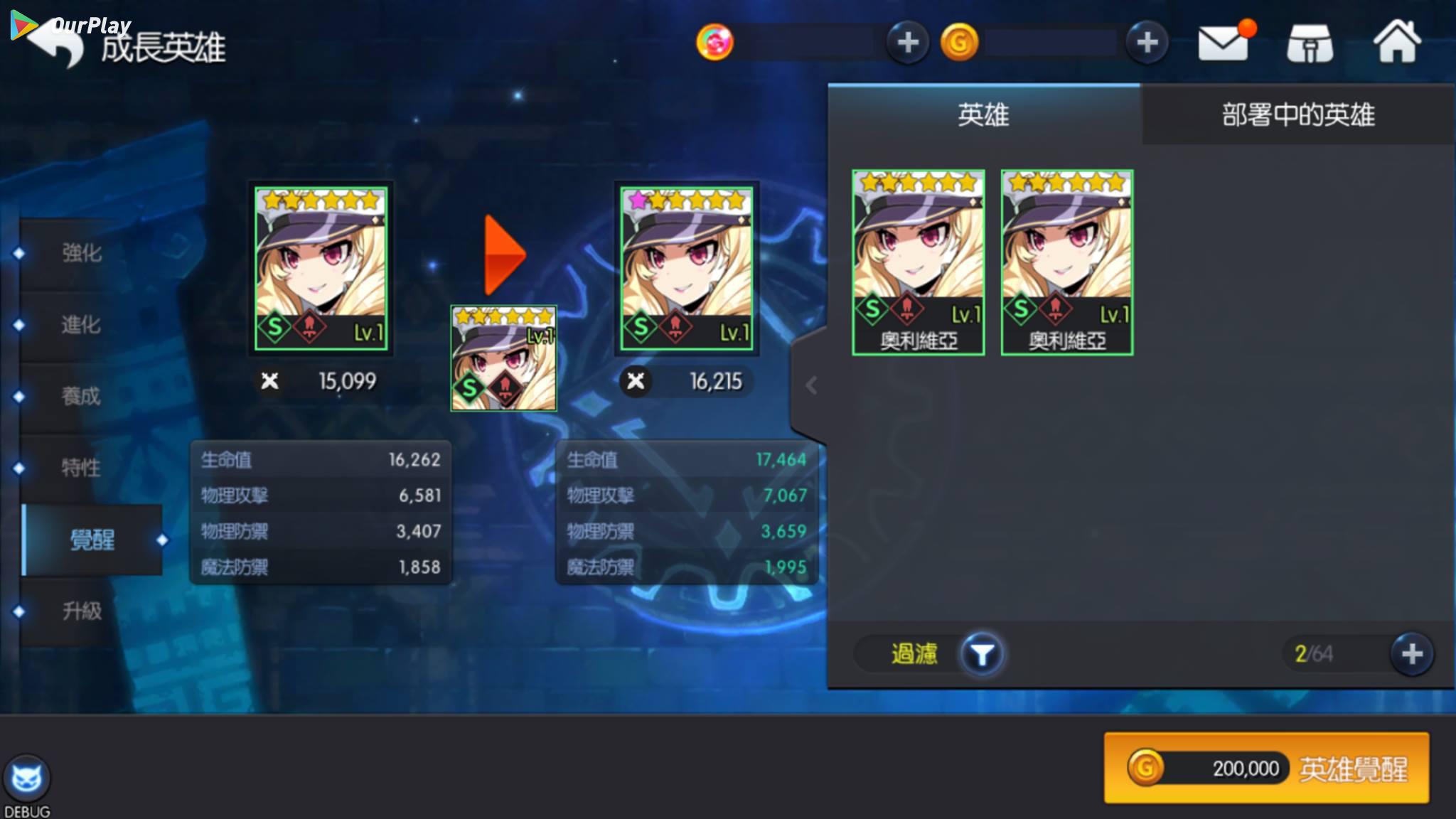Add gold coins with the plus button
The width and height of the screenshot is (1456, 819).
[1147, 43]
